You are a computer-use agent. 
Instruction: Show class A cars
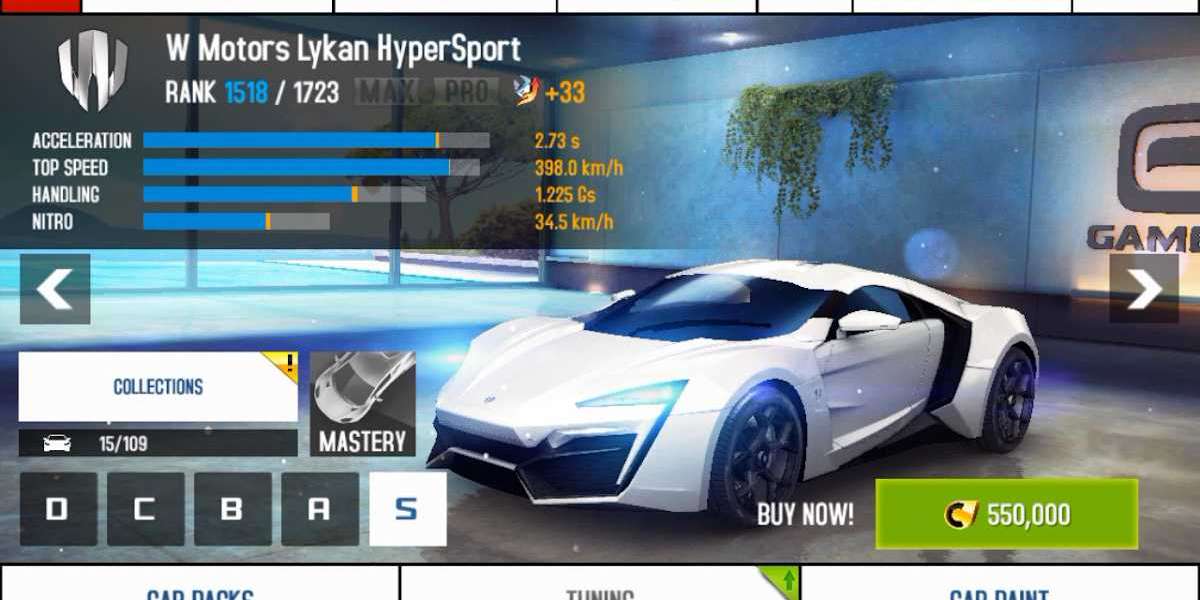point(319,509)
